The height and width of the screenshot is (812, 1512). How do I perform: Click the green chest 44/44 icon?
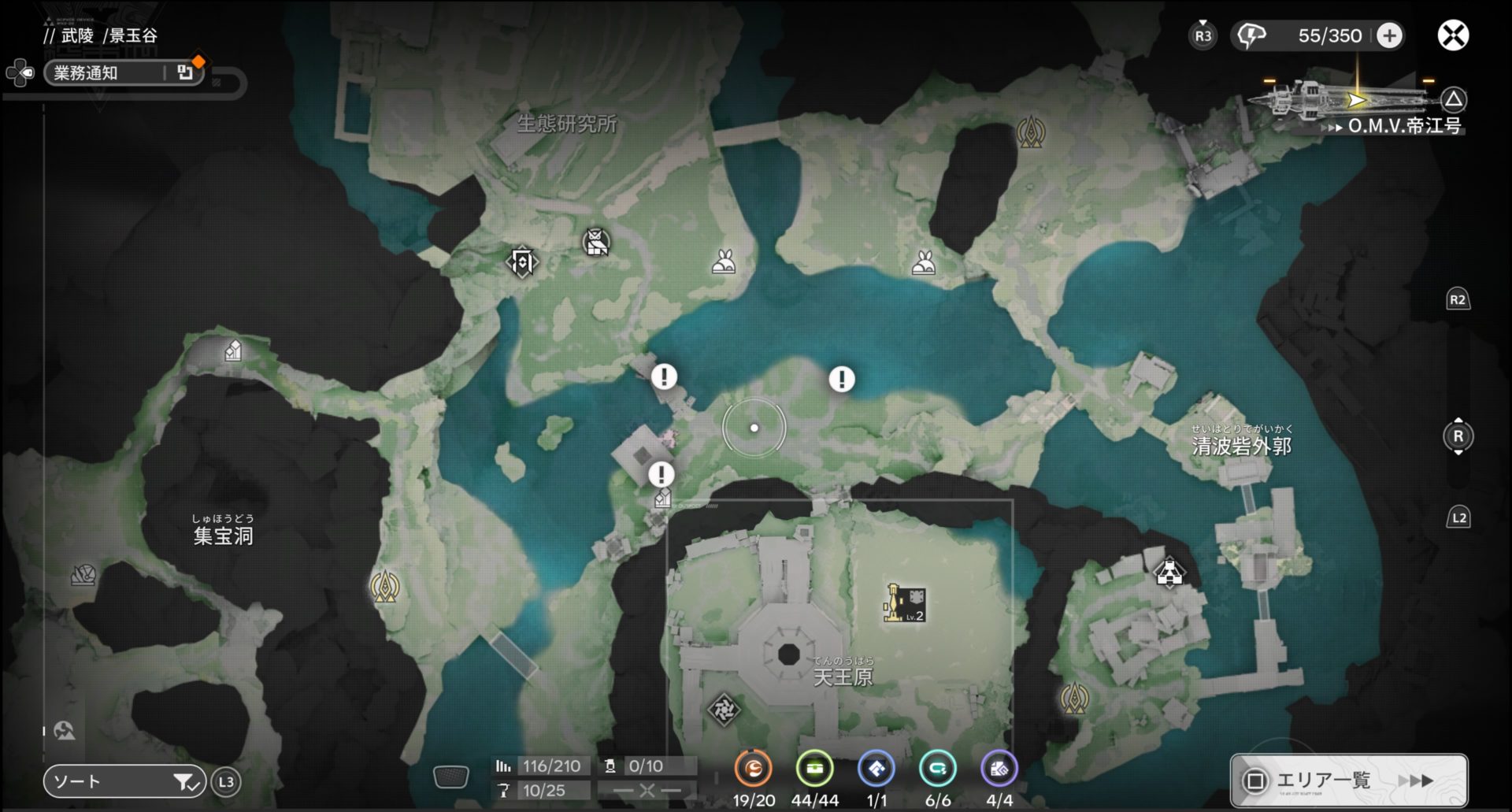pyautogui.click(x=814, y=769)
